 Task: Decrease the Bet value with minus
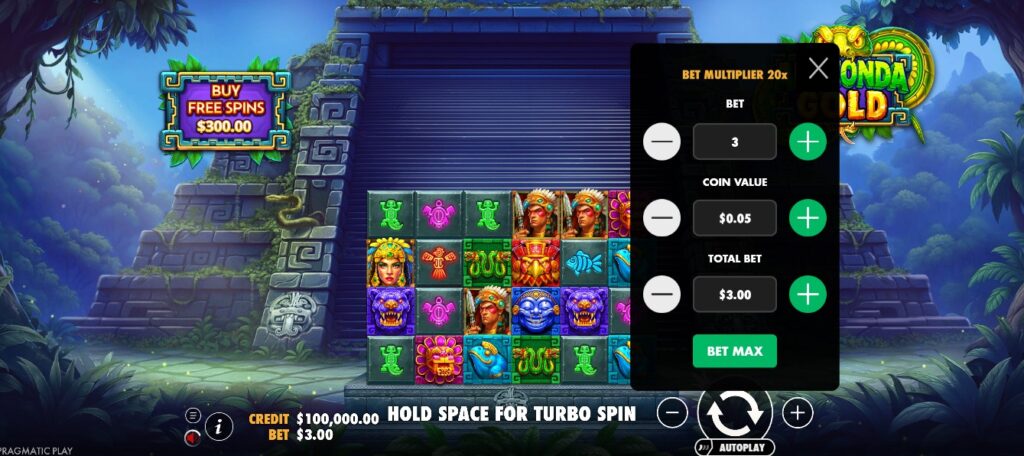tap(662, 142)
